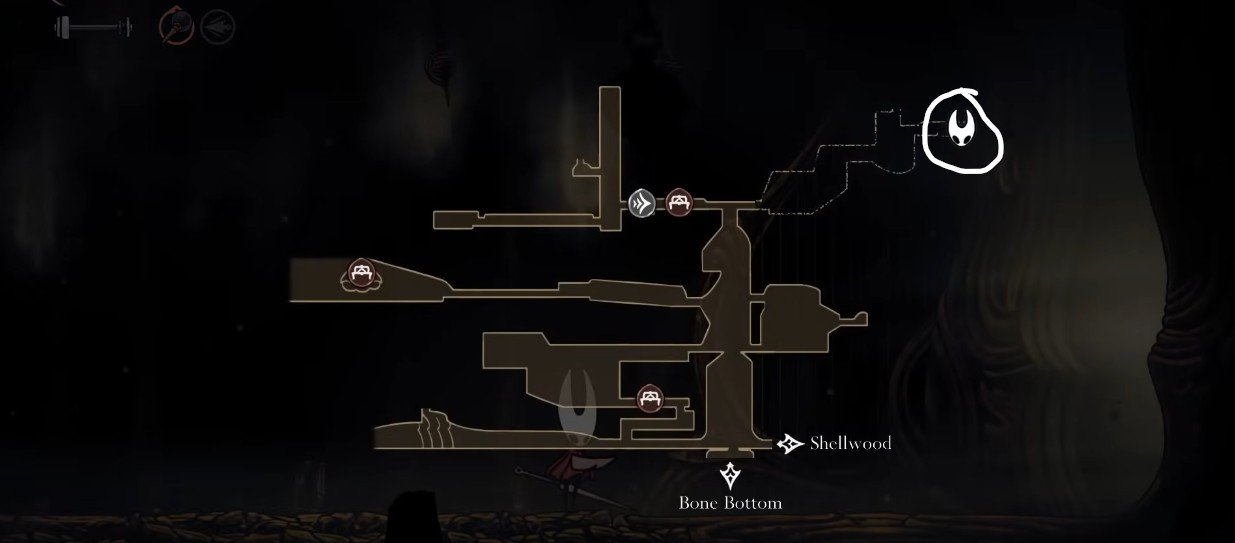Image resolution: width=1235 pixels, height=543 pixels.
Task: Click the circled Hornet mask marker
Action: click(x=963, y=129)
